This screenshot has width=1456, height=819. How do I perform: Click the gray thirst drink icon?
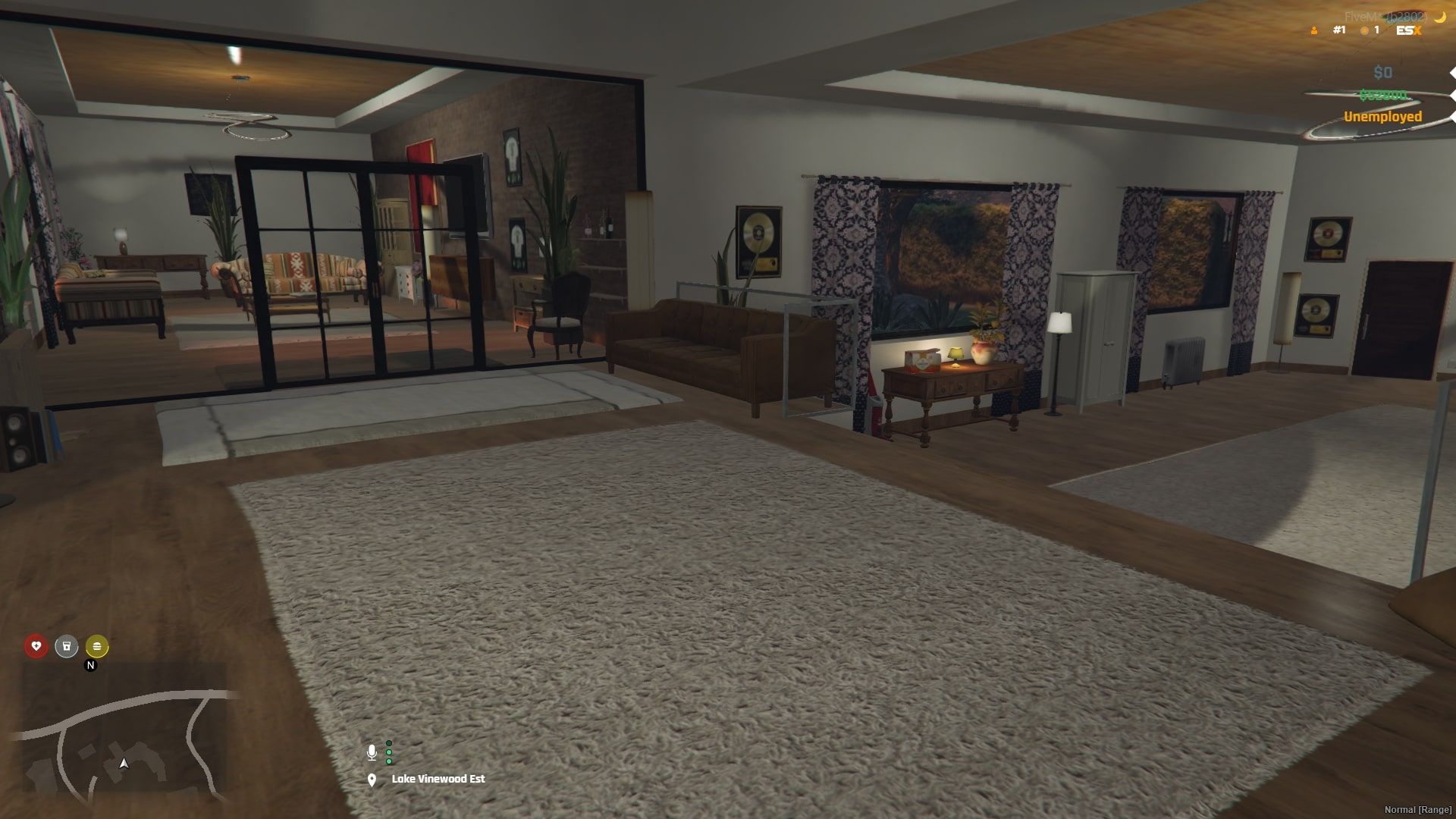(66, 648)
